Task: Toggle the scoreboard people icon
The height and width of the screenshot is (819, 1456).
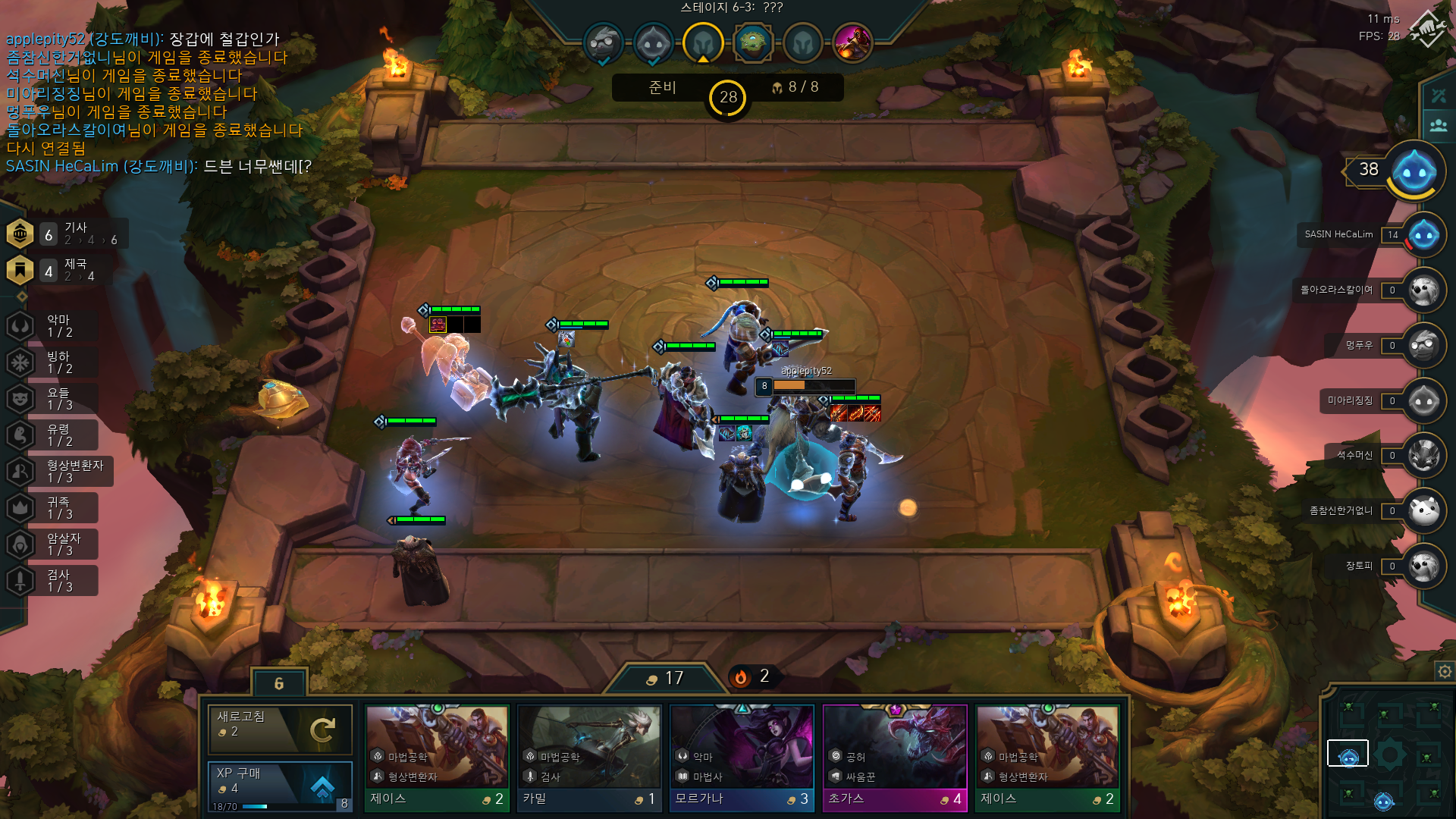Action: click(1439, 125)
